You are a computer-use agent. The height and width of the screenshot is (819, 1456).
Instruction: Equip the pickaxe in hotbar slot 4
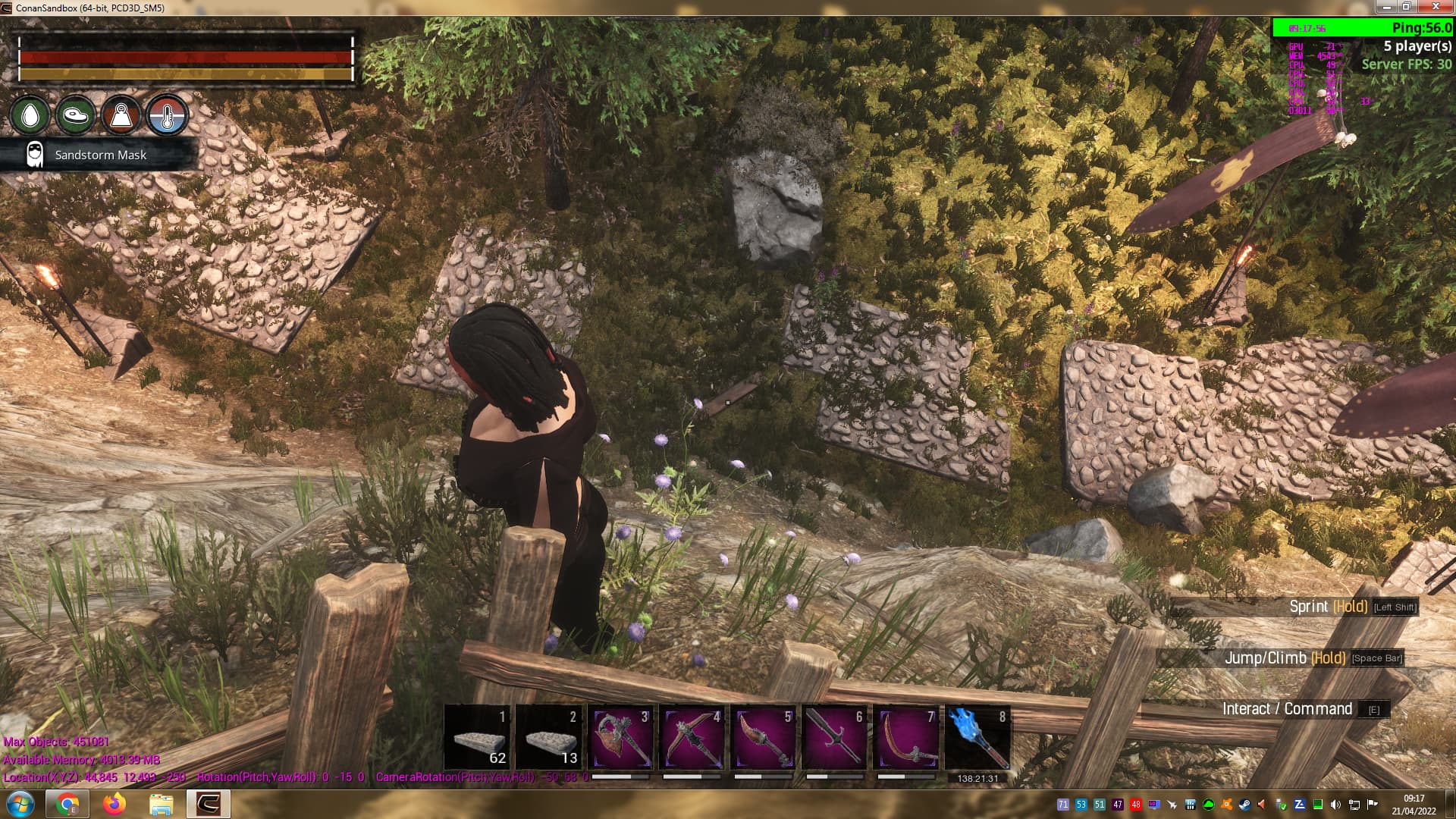click(x=692, y=739)
